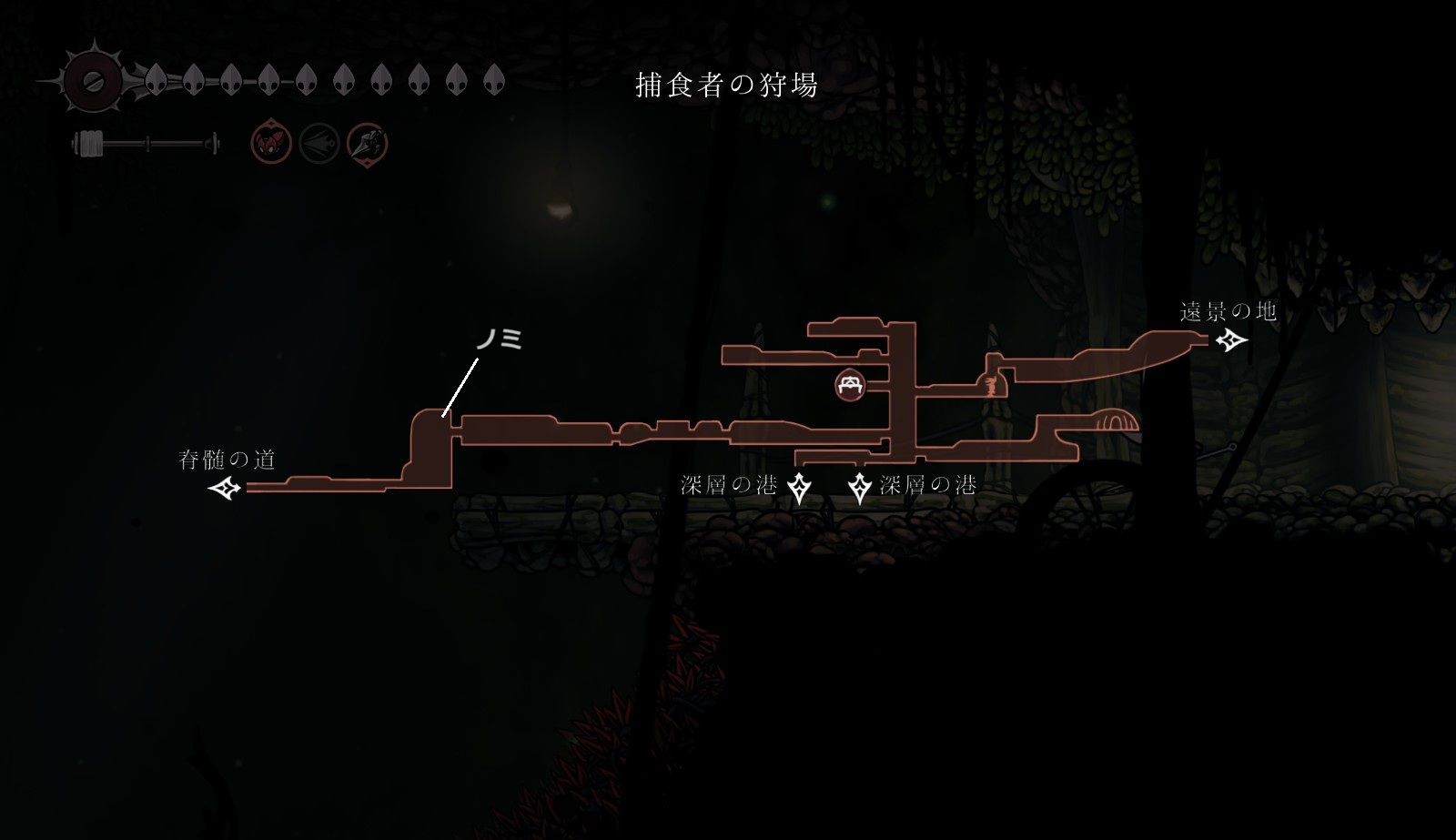Image resolution: width=1456 pixels, height=840 pixels.
Task: Select the red bug-face tool icon
Action: tap(271, 144)
